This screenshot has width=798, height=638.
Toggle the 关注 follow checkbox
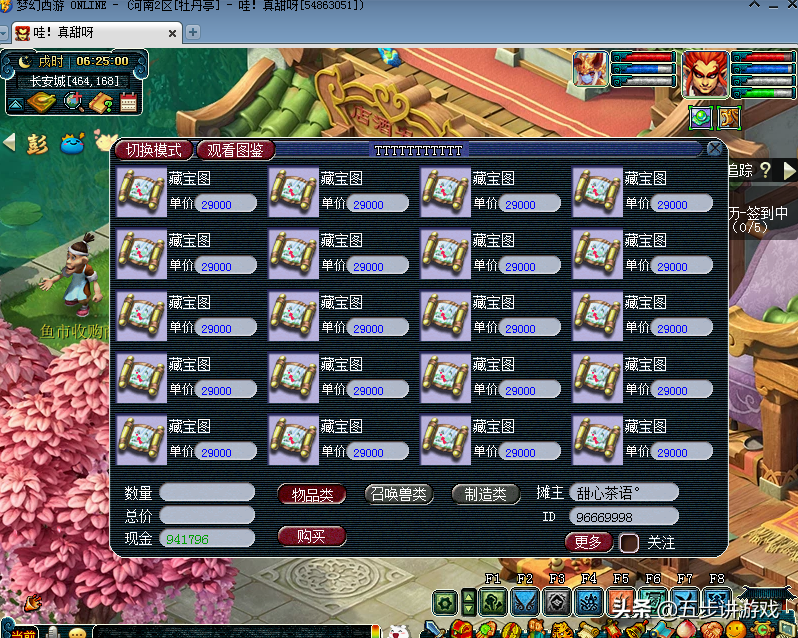pos(629,543)
